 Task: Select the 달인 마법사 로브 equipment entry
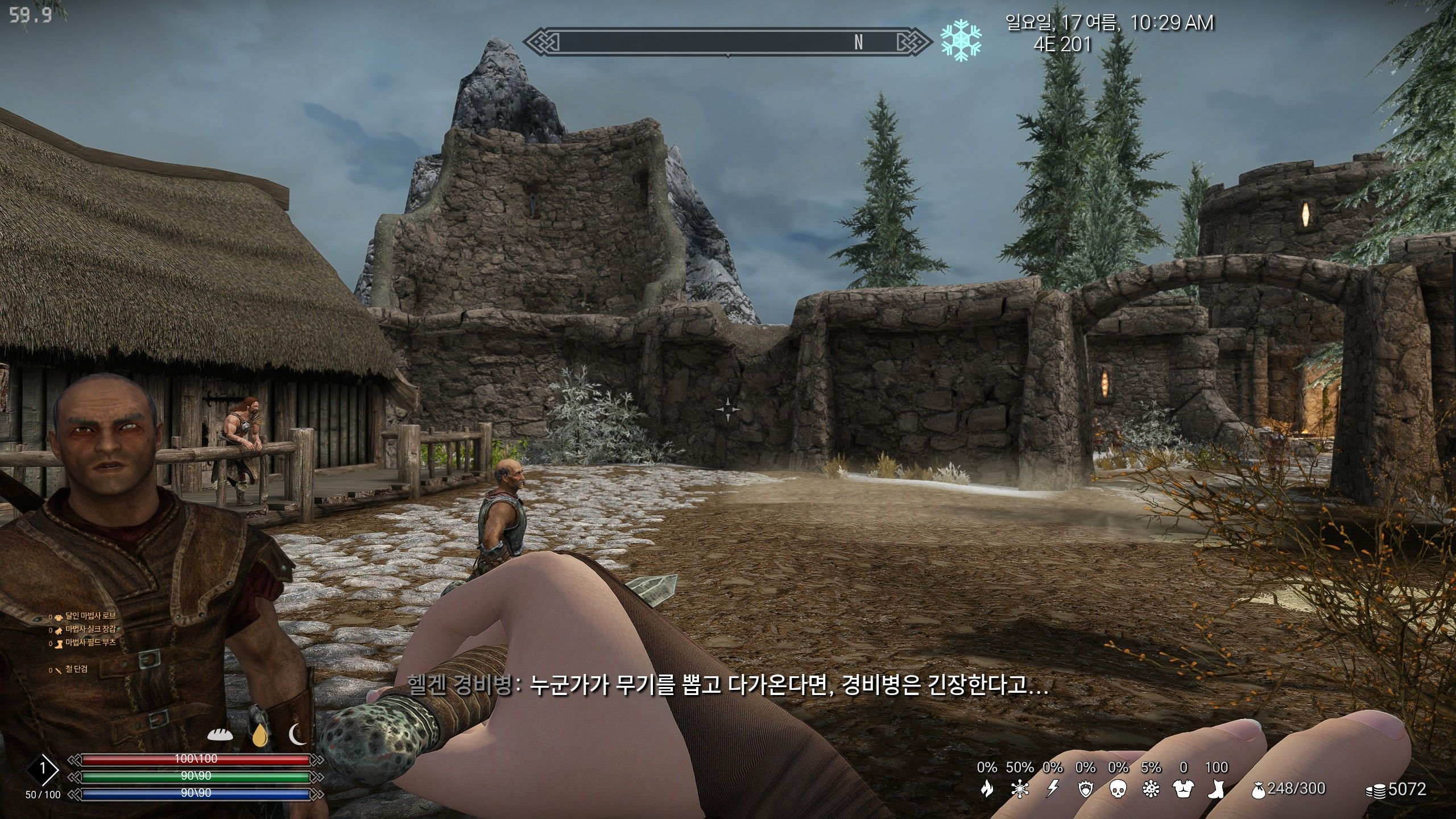click(x=90, y=616)
